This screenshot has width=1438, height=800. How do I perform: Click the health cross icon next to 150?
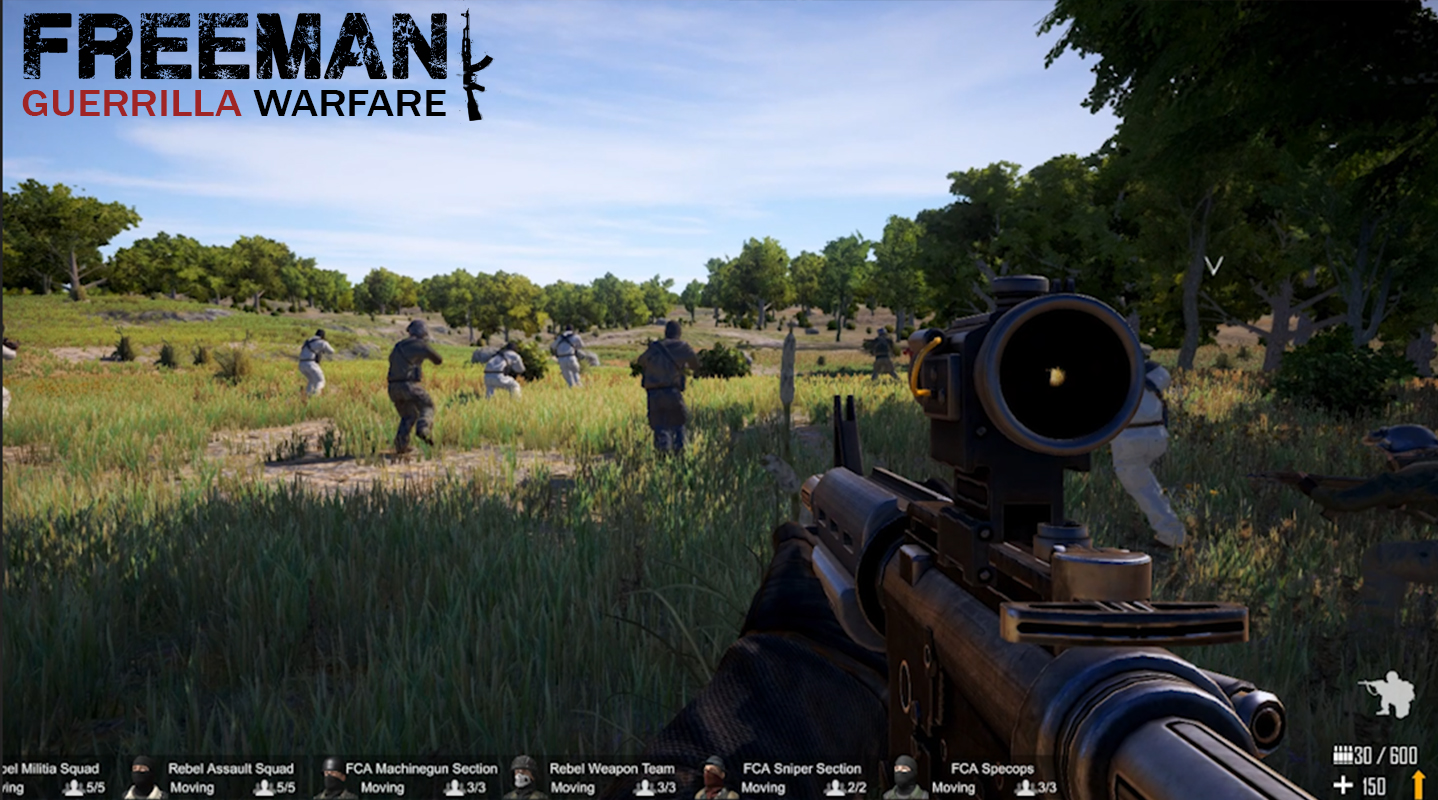pyautogui.click(x=1345, y=785)
